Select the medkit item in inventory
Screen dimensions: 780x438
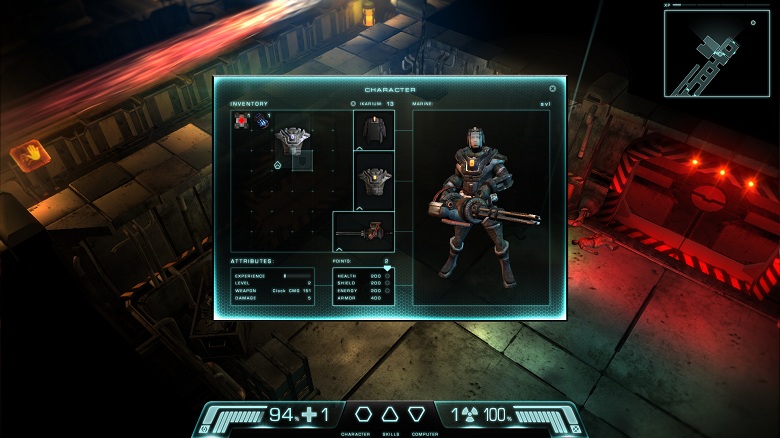[x=241, y=120]
